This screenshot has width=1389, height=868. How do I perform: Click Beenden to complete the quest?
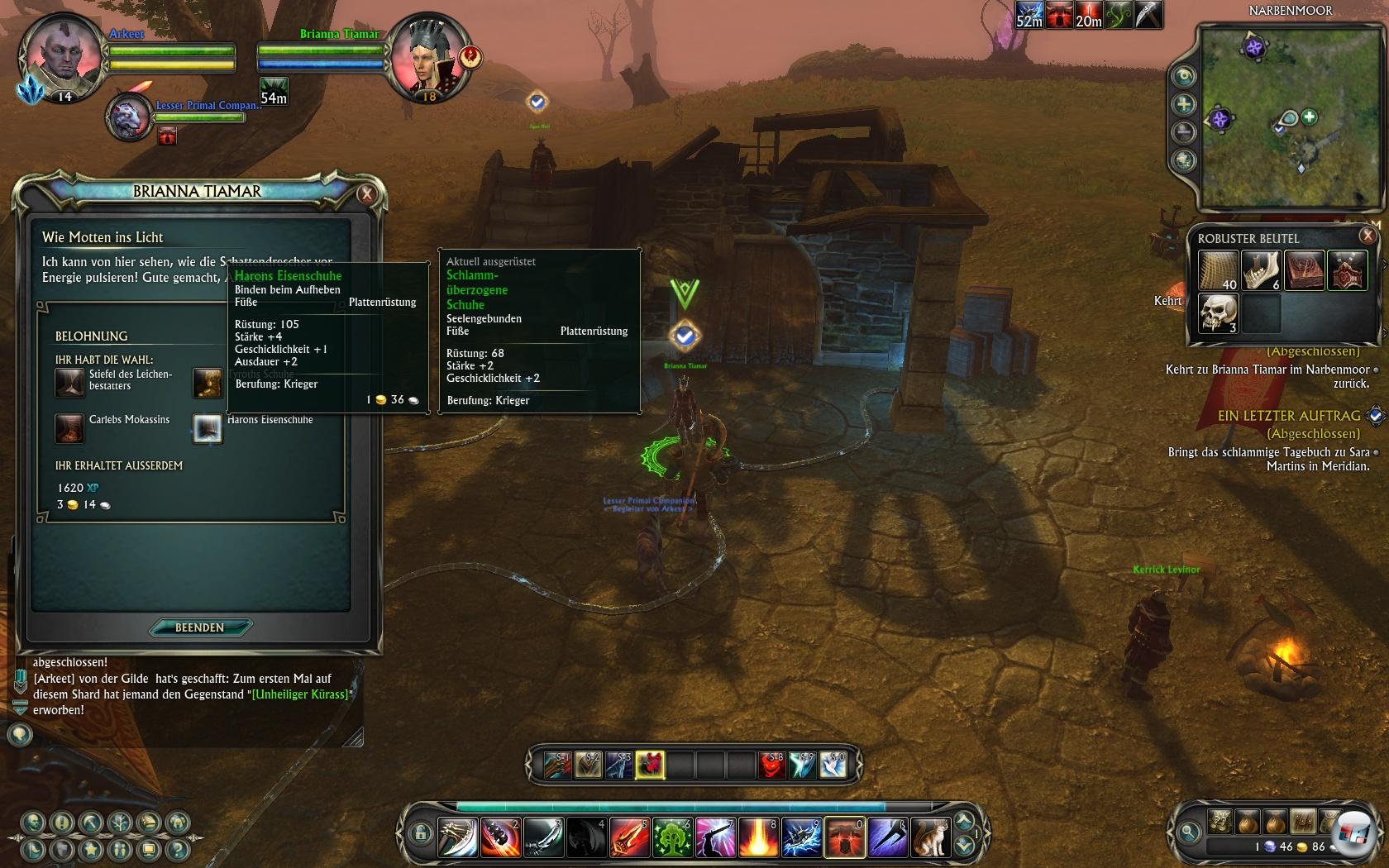[x=199, y=627]
